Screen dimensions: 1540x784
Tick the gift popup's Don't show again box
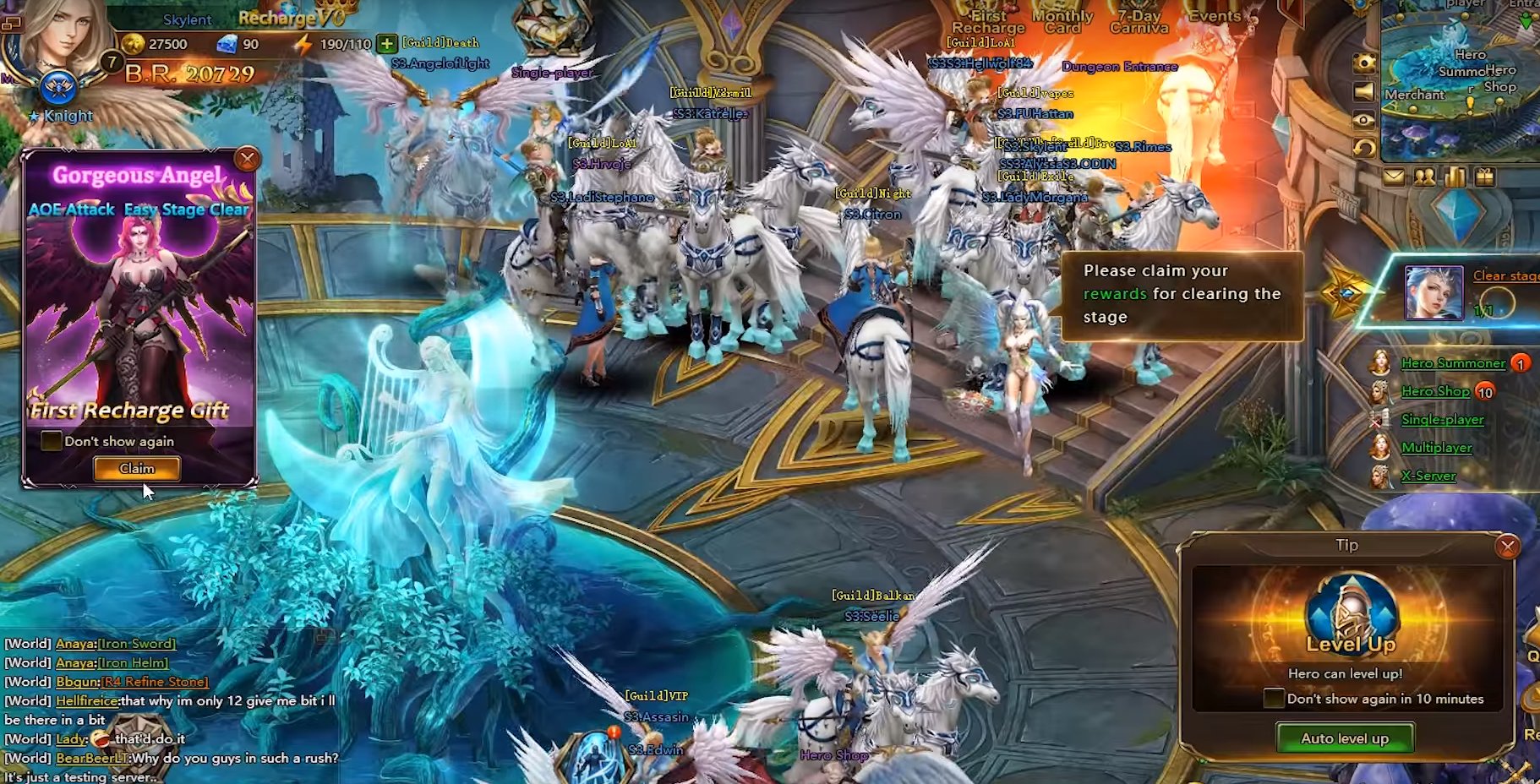[52, 441]
